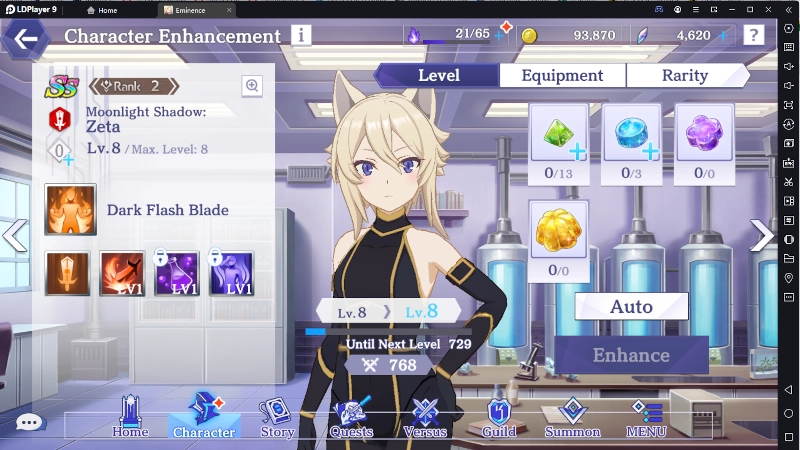
Task: Show next character with right arrow
Action: [762, 236]
